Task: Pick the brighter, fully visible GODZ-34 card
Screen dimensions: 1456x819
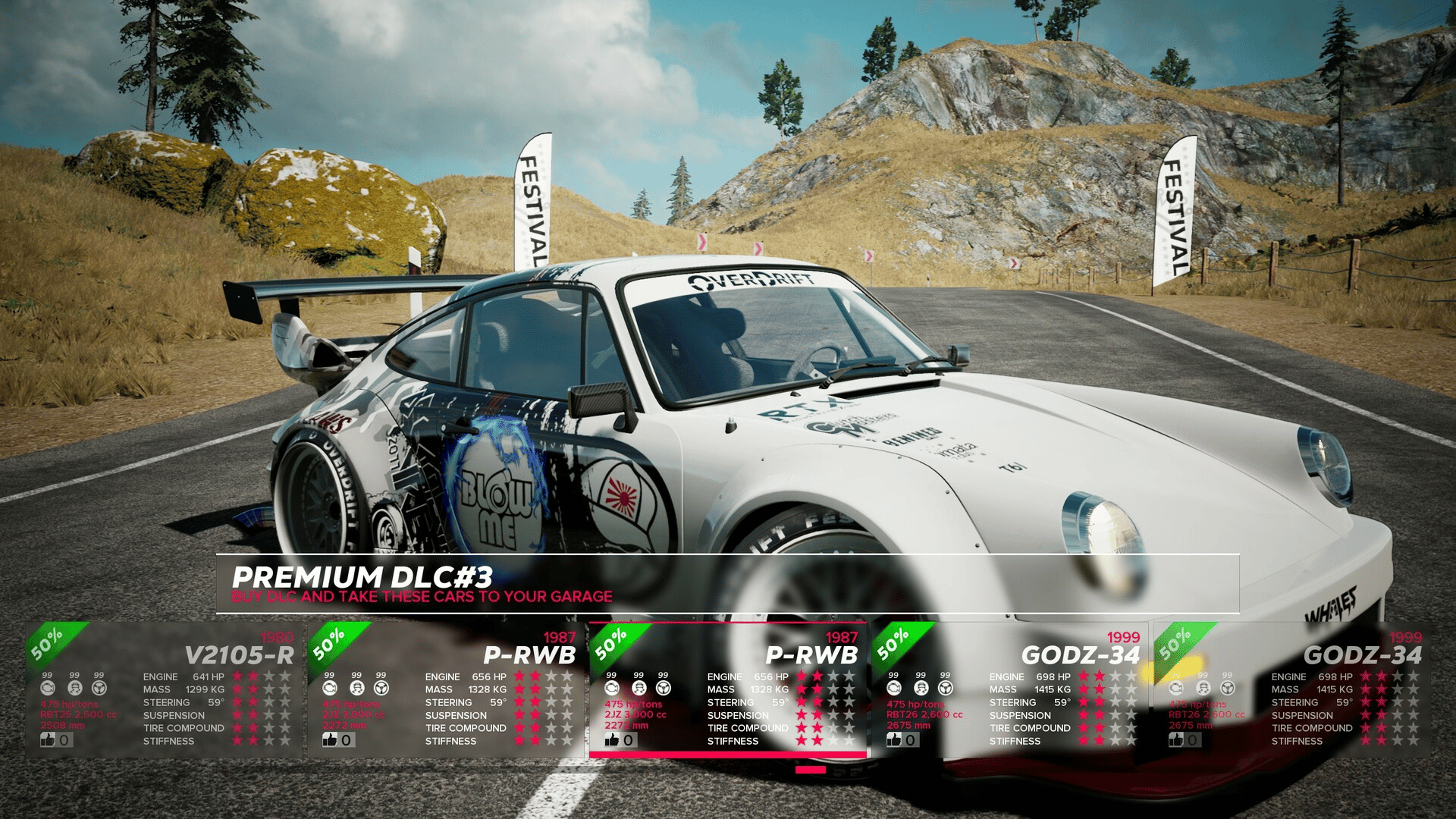Action: pyautogui.click(x=1010, y=690)
